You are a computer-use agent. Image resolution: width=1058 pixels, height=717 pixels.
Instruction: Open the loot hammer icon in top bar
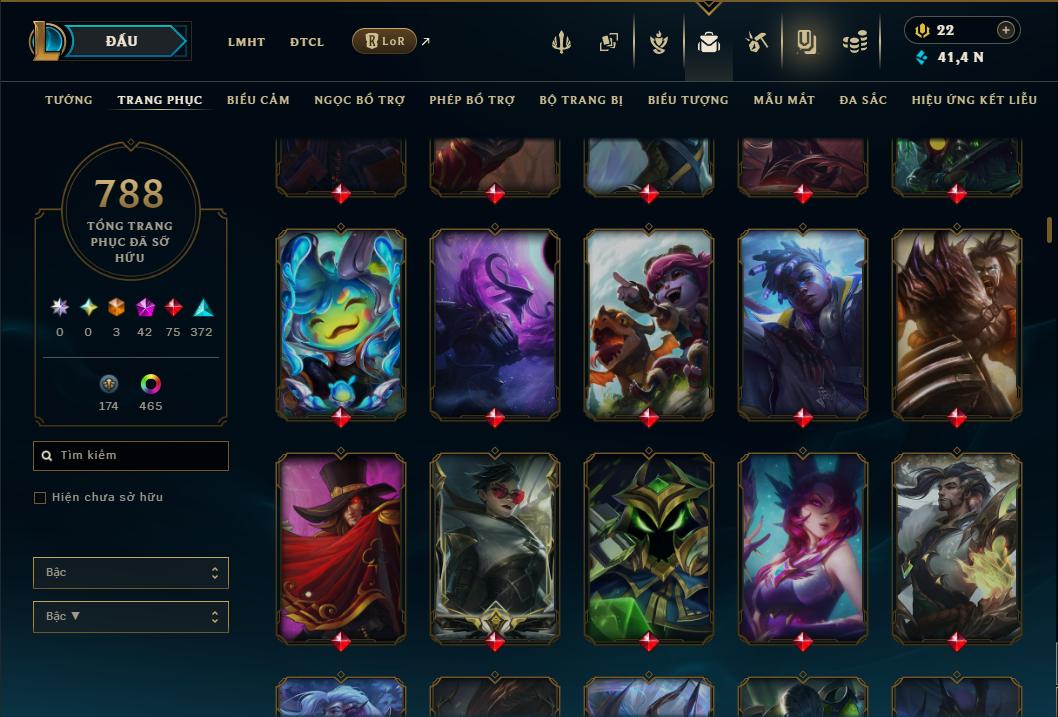[757, 42]
